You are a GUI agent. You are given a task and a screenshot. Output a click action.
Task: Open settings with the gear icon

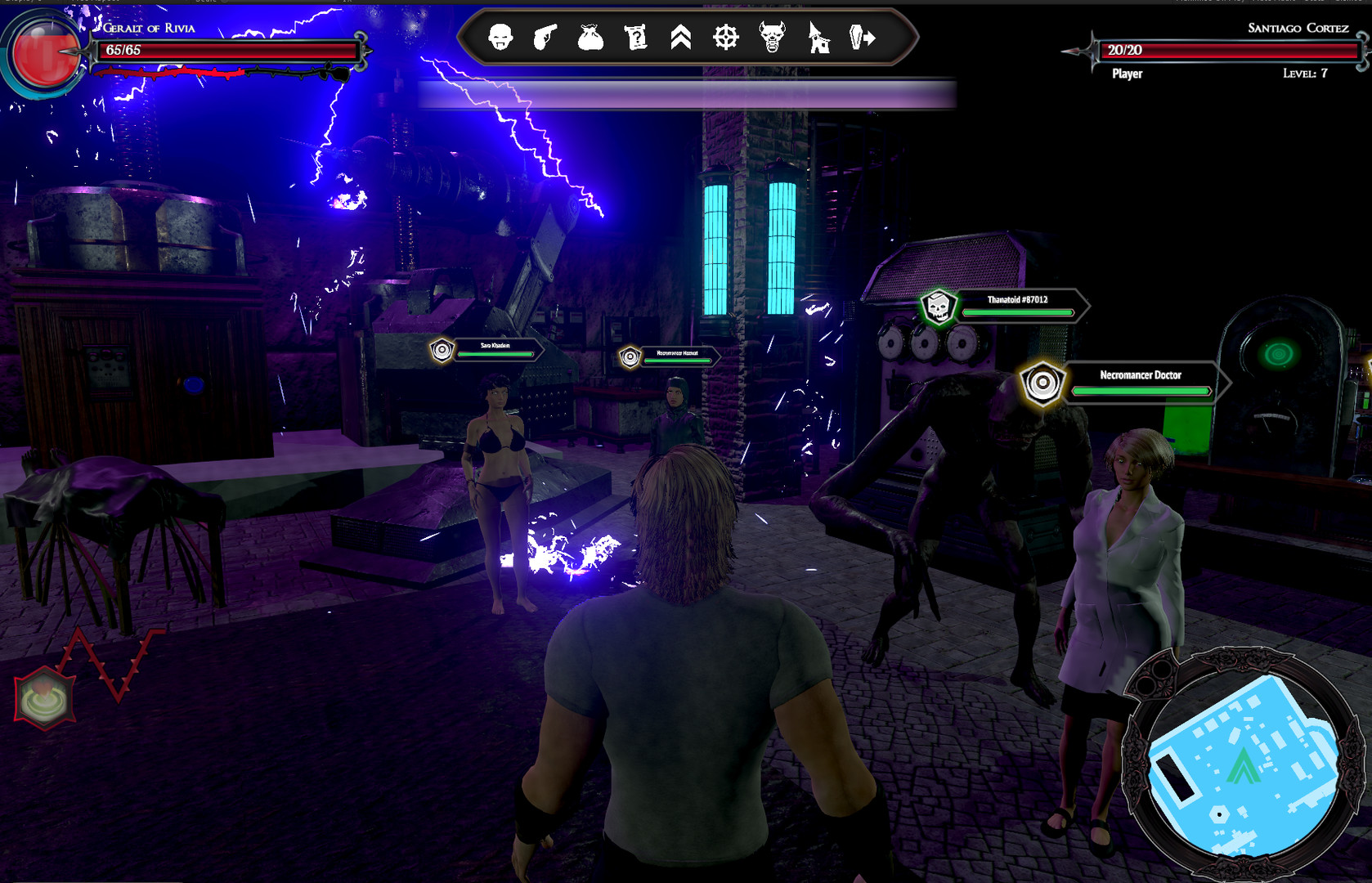726,38
